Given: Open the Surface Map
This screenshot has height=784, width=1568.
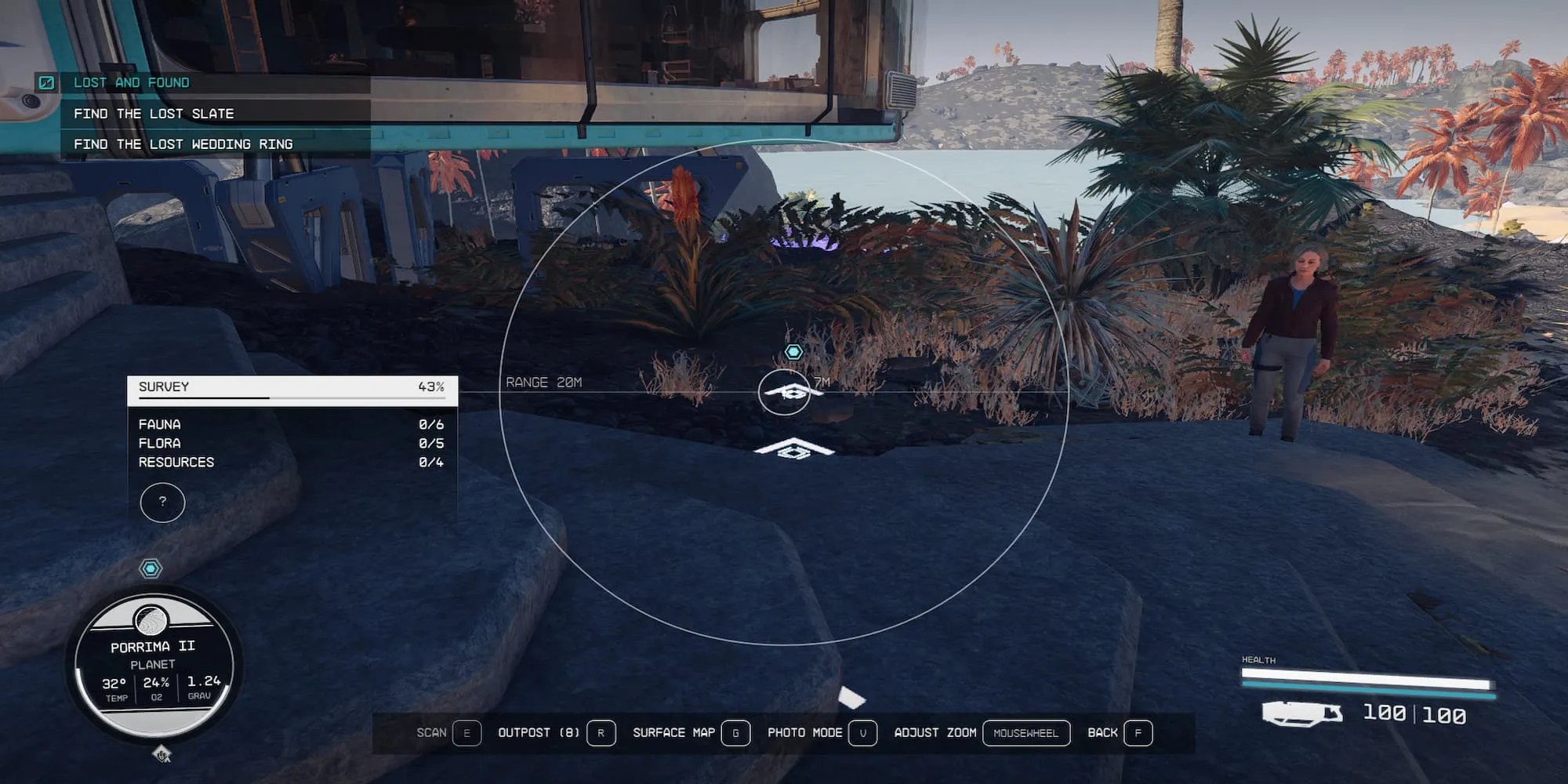Looking at the screenshot, I should (x=735, y=733).
